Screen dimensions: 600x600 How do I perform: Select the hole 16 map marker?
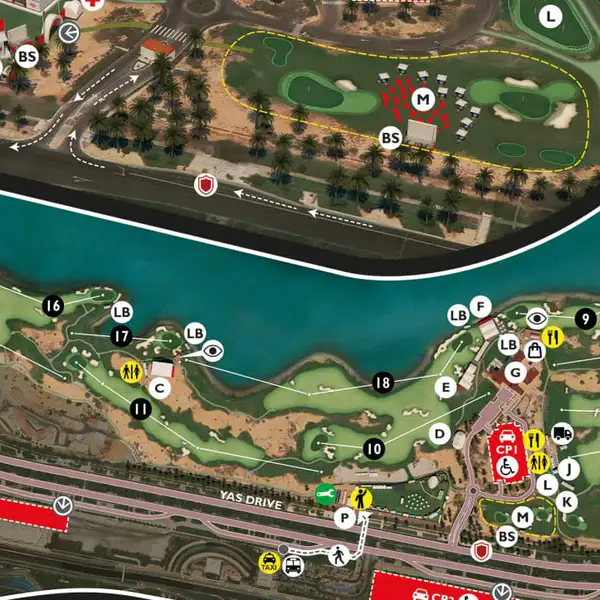tap(54, 305)
